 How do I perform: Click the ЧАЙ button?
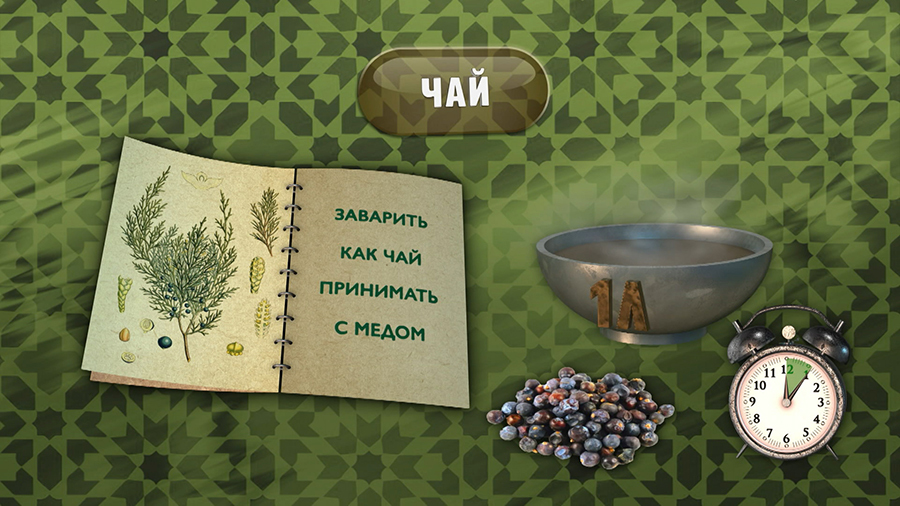click(x=453, y=91)
